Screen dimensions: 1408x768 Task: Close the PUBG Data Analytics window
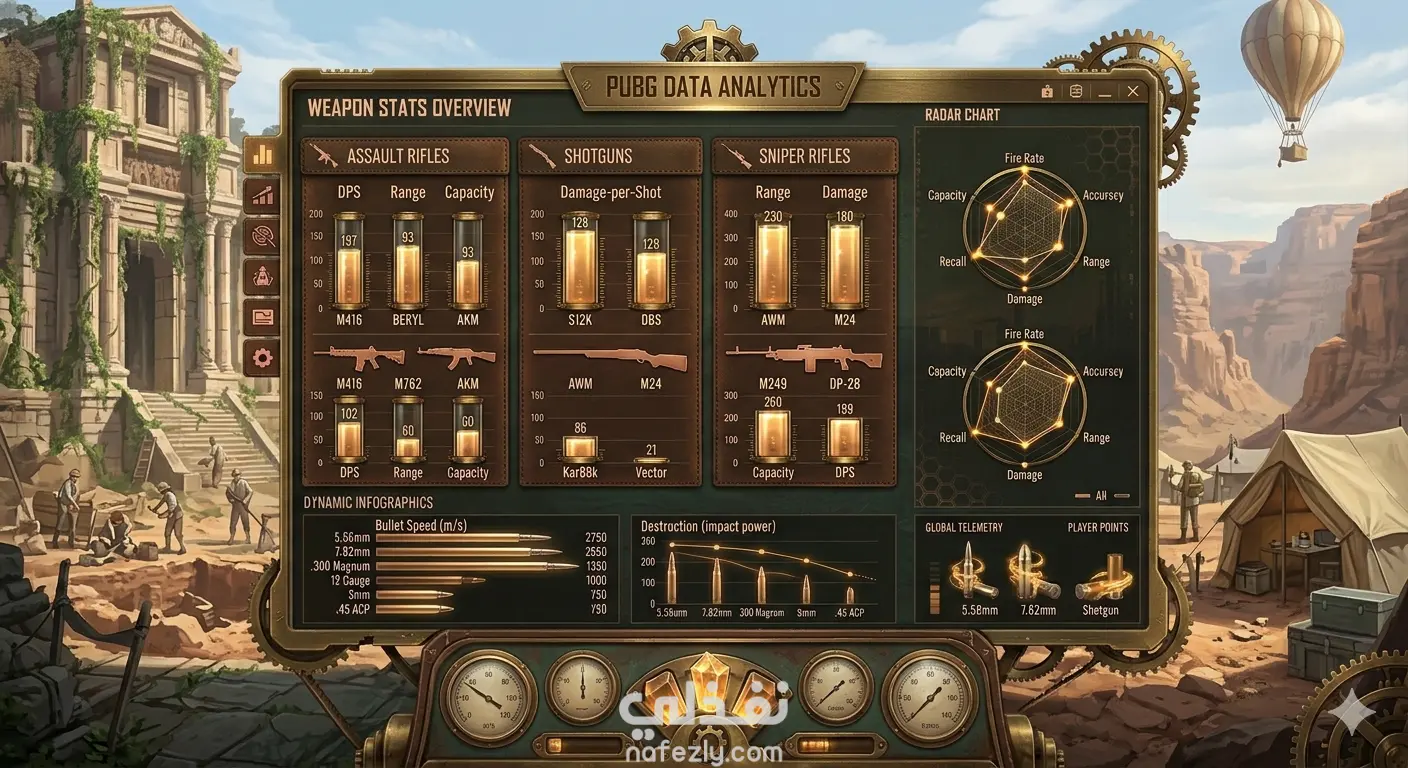point(1133,91)
